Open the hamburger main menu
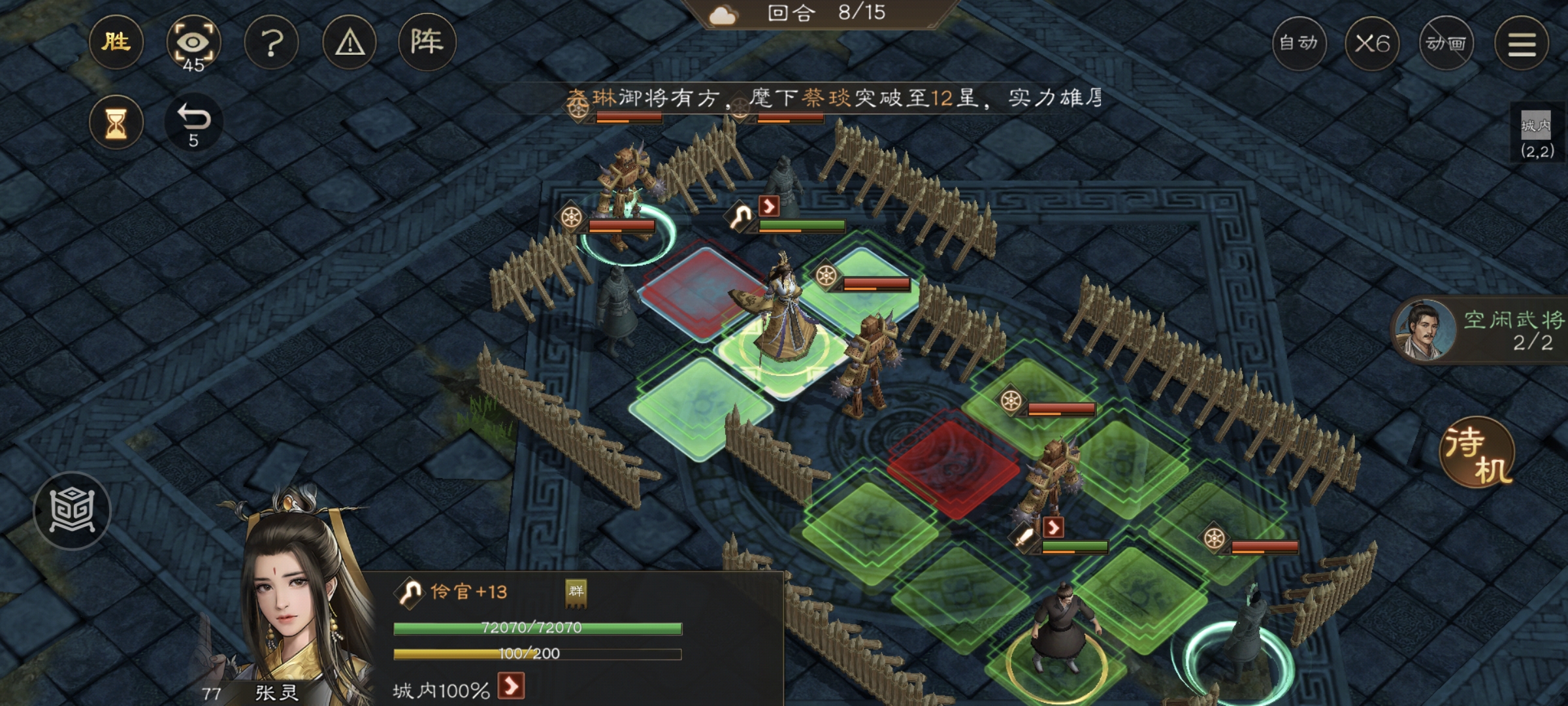The height and width of the screenshot is (706, 1568). click(x=1522, y=43)
